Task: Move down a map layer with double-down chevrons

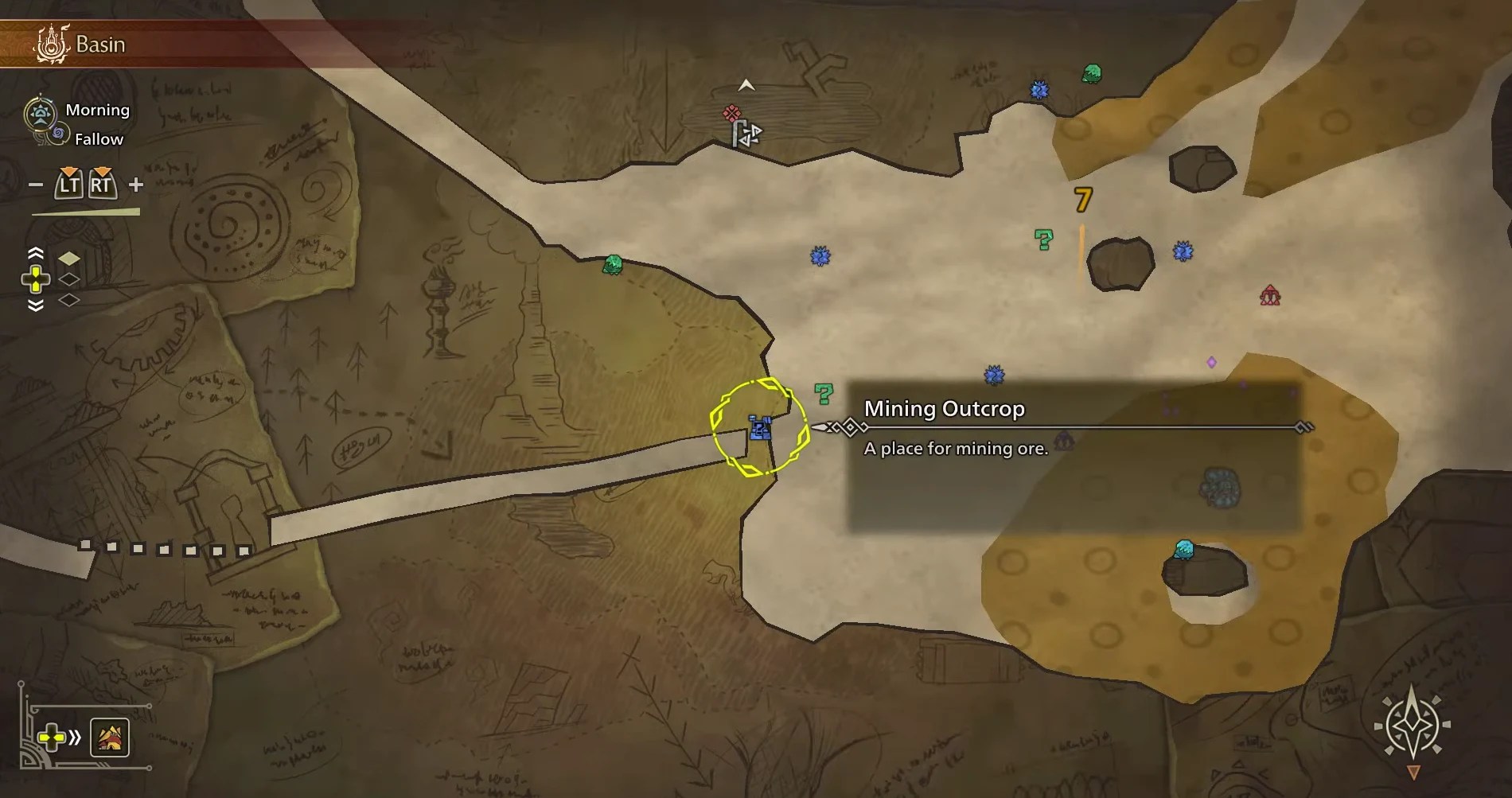Action: point(36,306)
